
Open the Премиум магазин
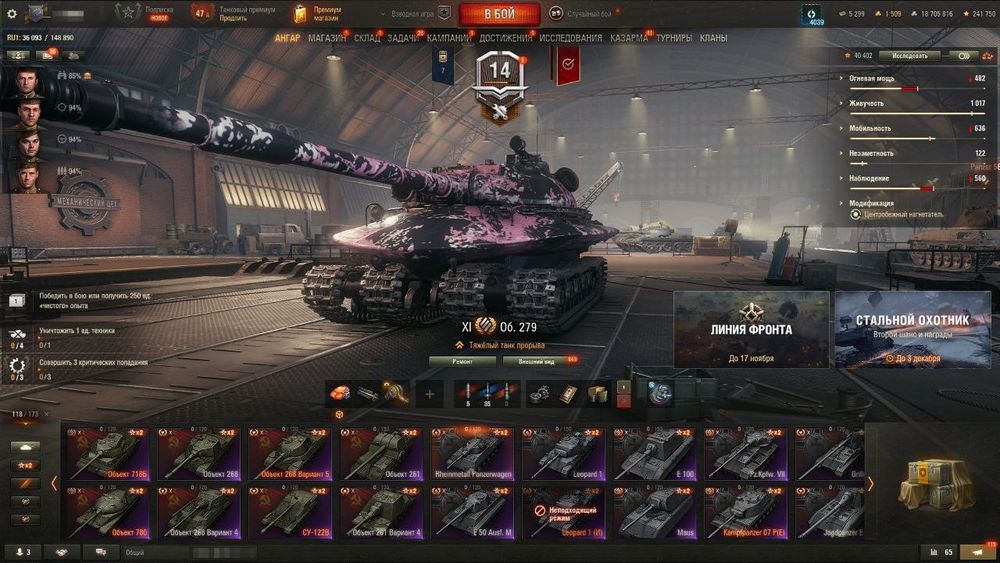(x=318, y=14)
